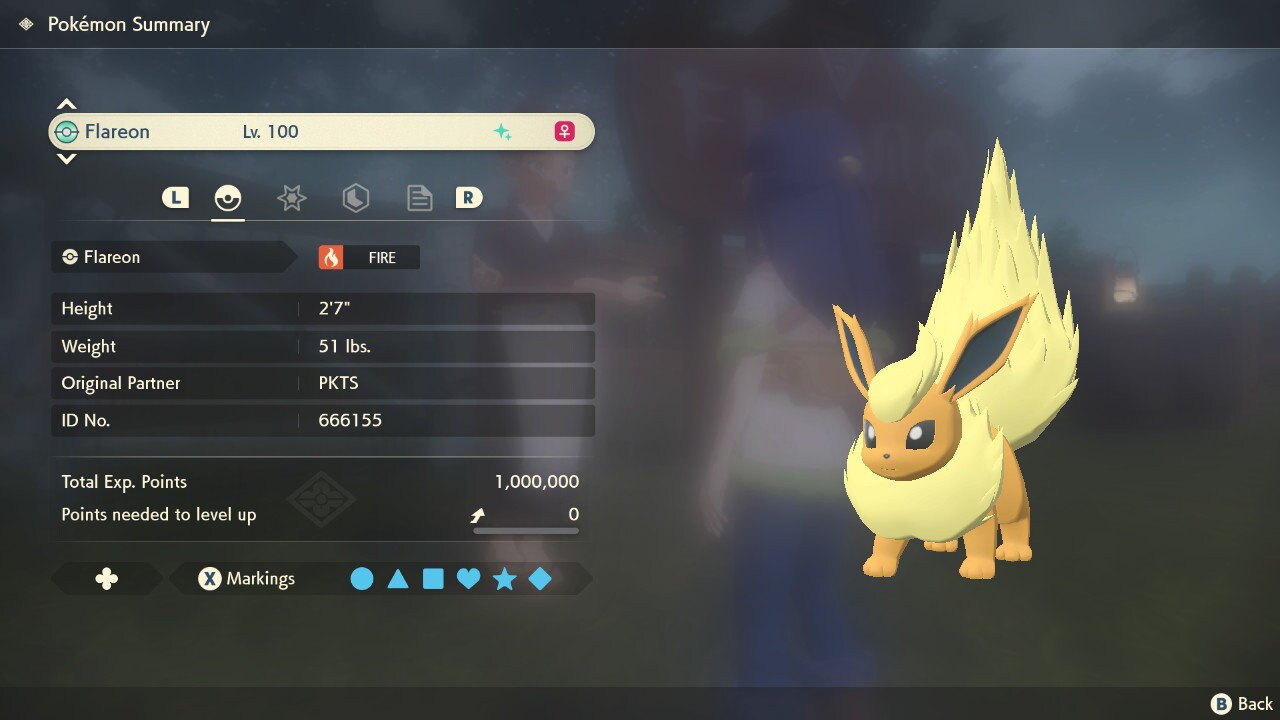This screenshot has width=1280, height=720.
Task: Go to the next Pokémon with the down arrow
Action: tap(66, 159)
